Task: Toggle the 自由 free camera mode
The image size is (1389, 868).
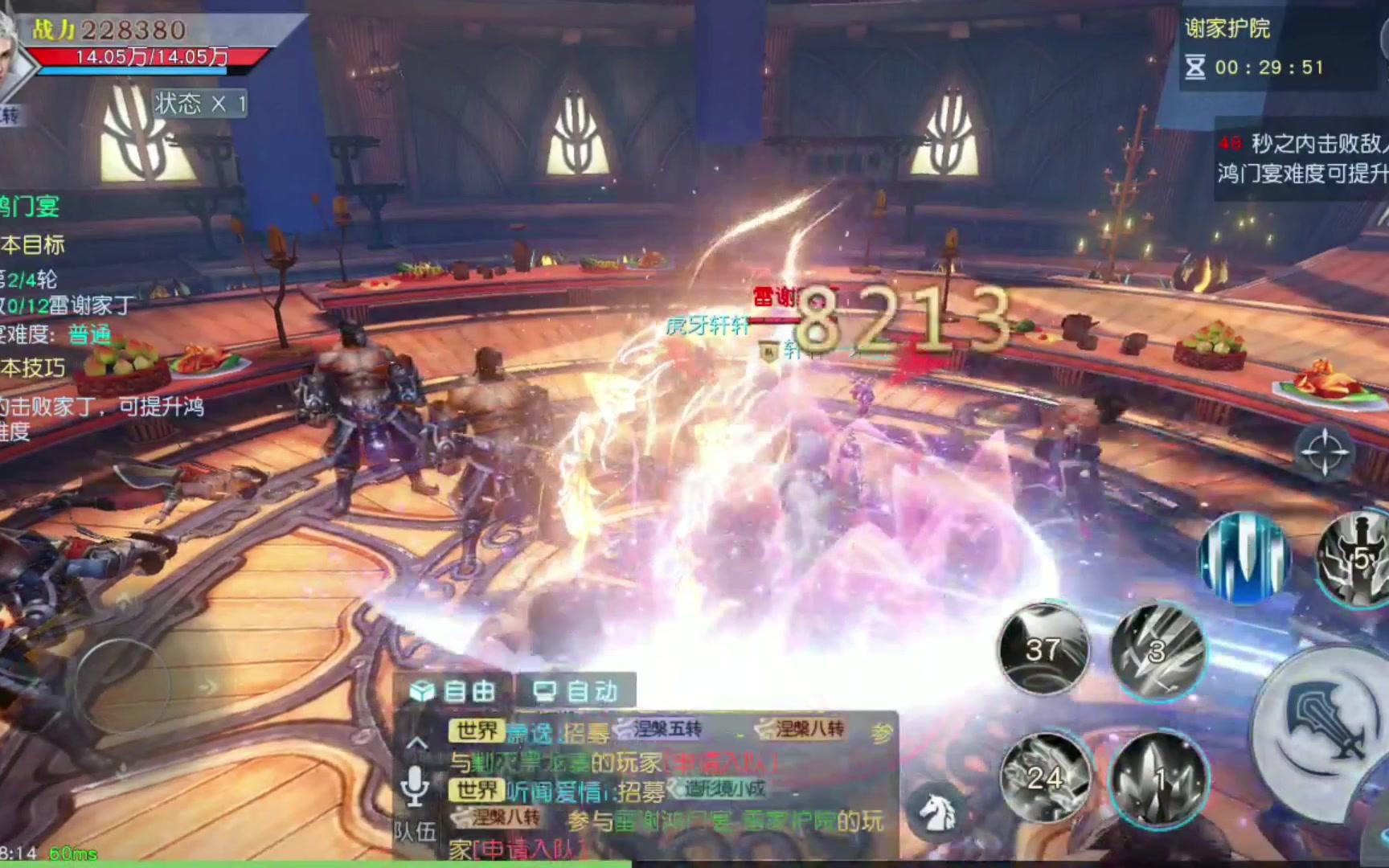Action: (454, 691)
